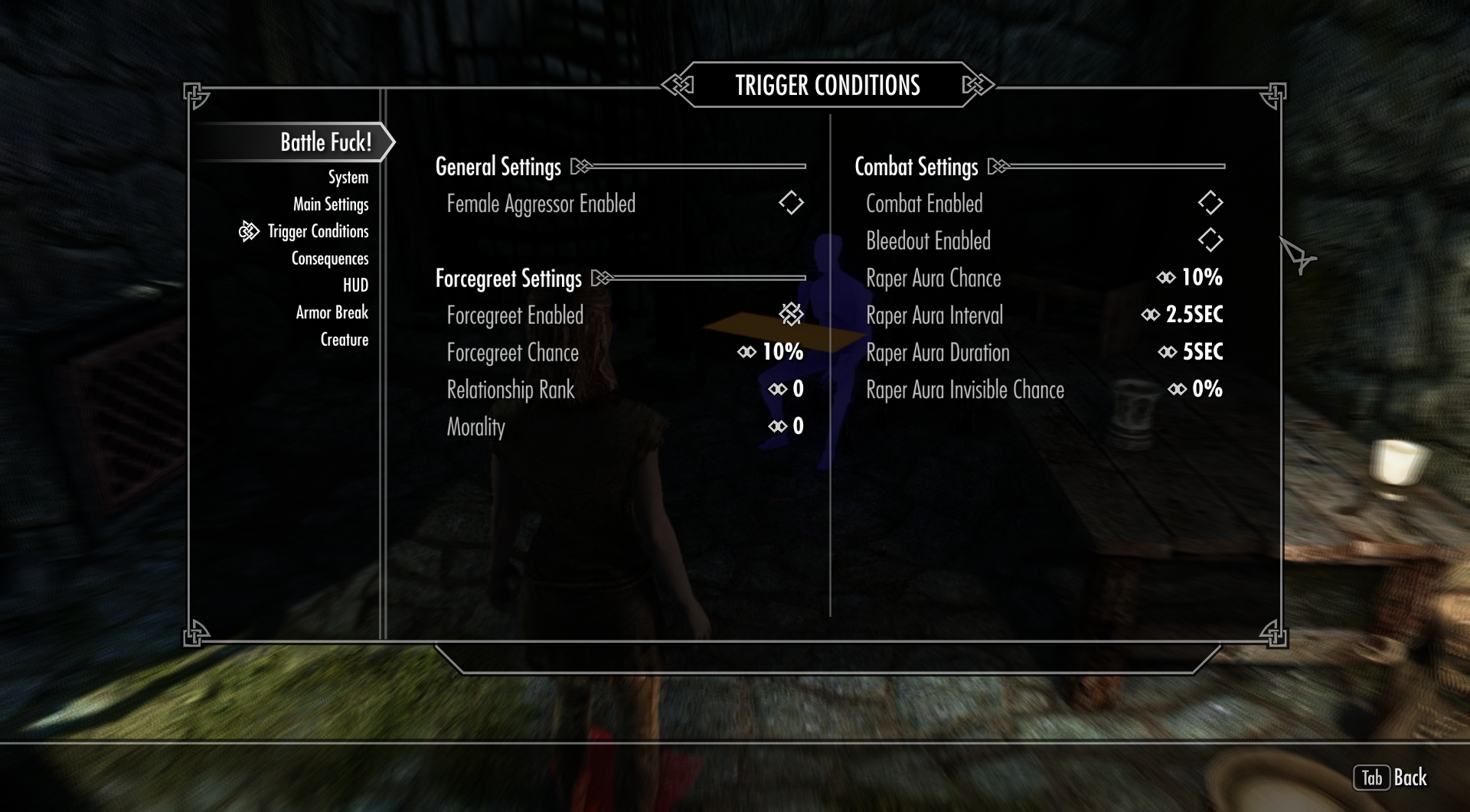Toggle the Forcegreet Enabled option
The height and width of the screenshot is (812, 1470).
tap(791, 314)
